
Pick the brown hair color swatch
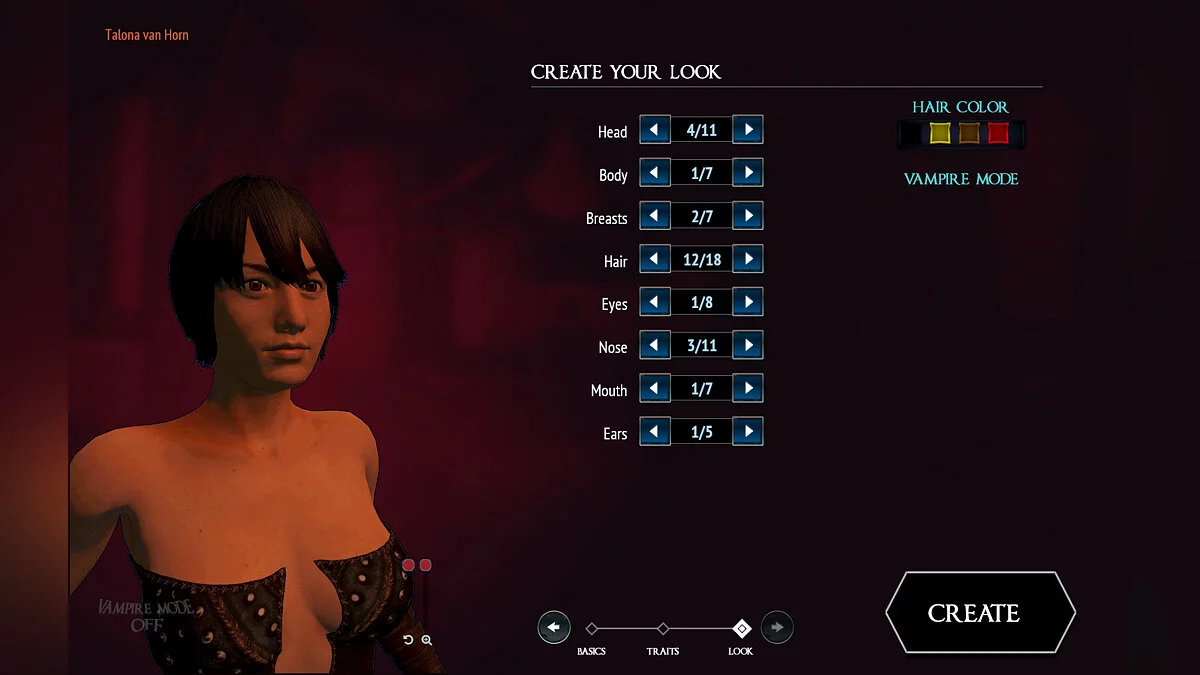(969, 133)
